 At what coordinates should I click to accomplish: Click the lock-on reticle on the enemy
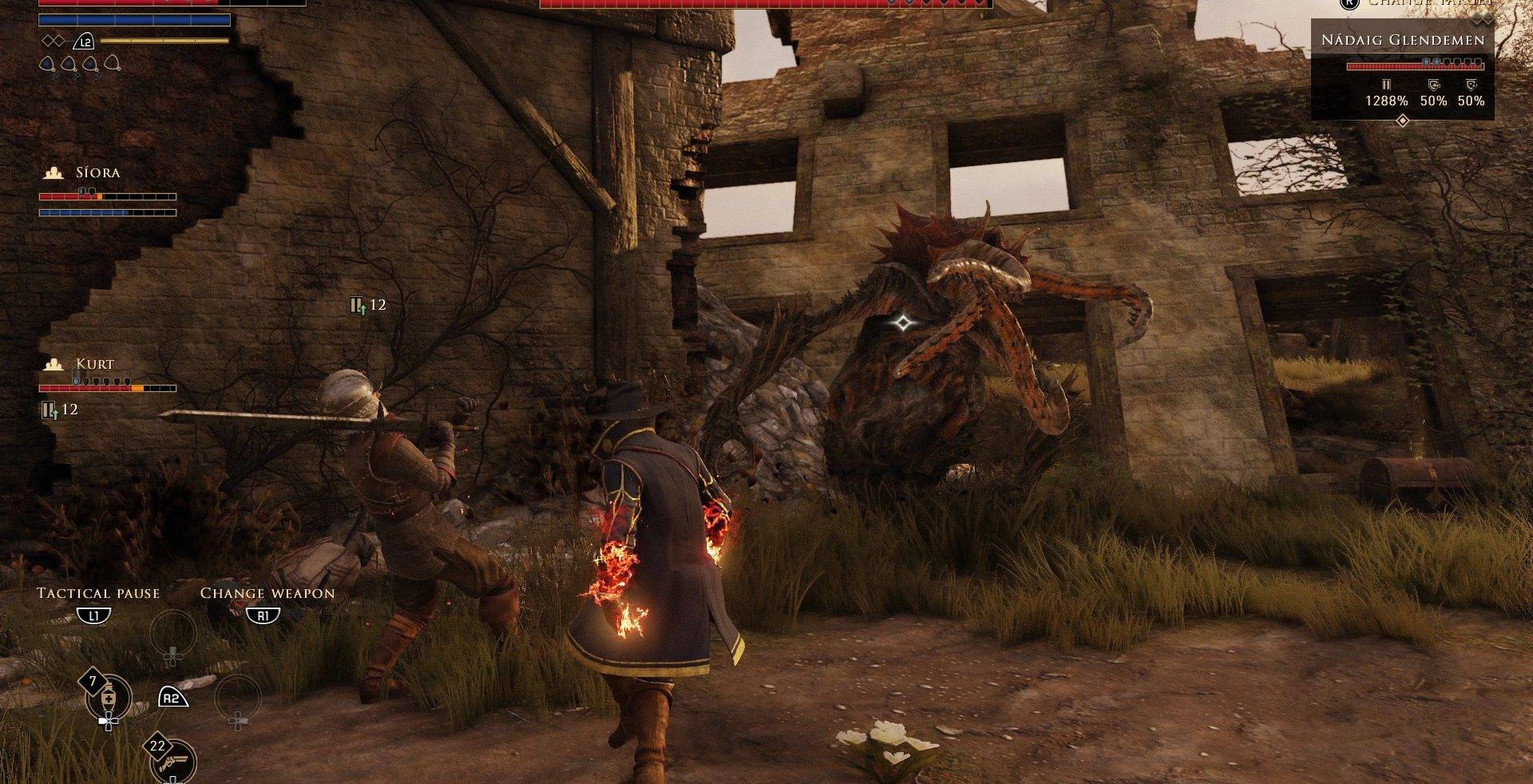pos(903,323)
